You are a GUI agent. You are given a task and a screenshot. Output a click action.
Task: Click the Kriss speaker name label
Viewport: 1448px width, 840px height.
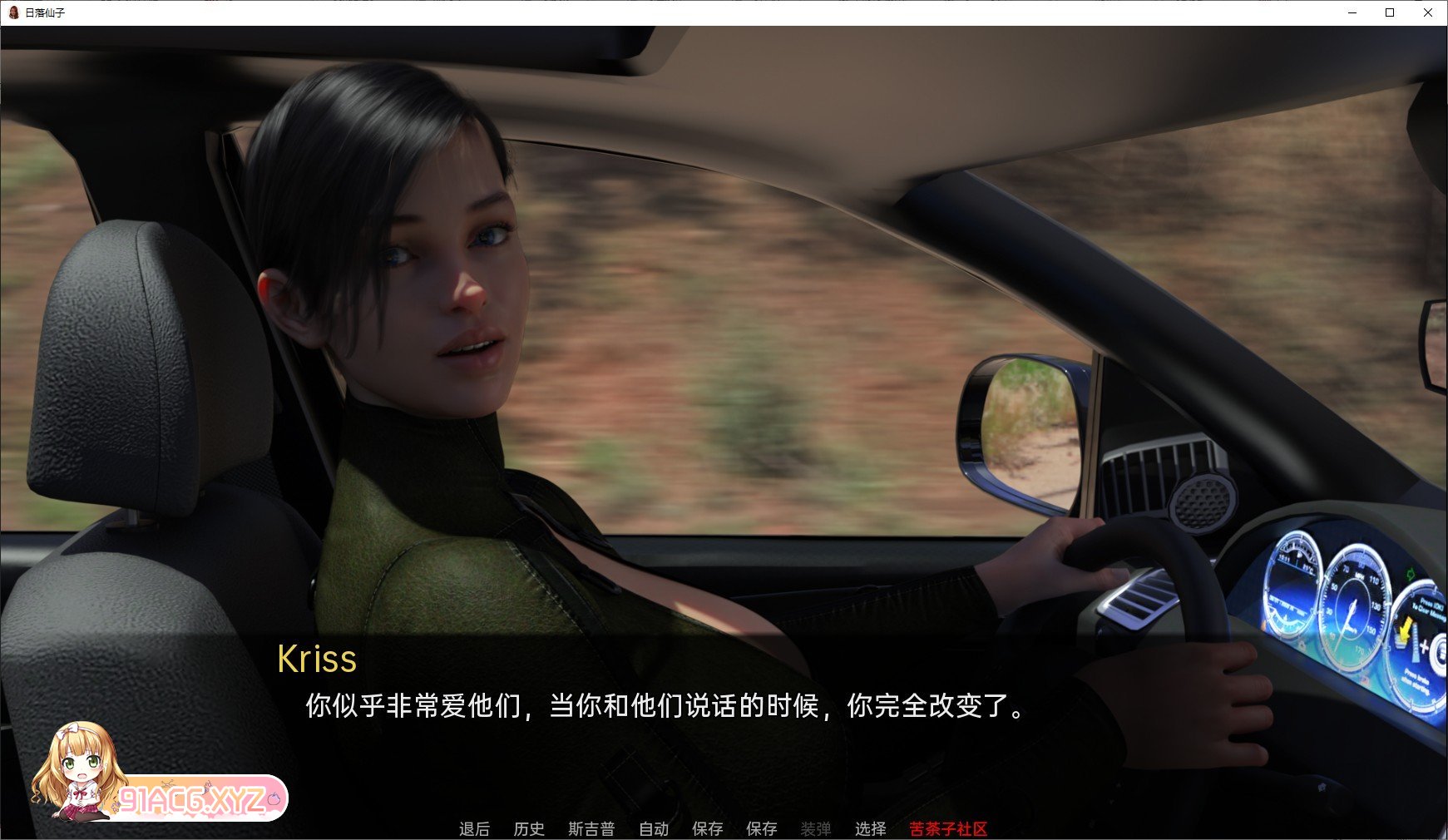[x=318, y=659]
